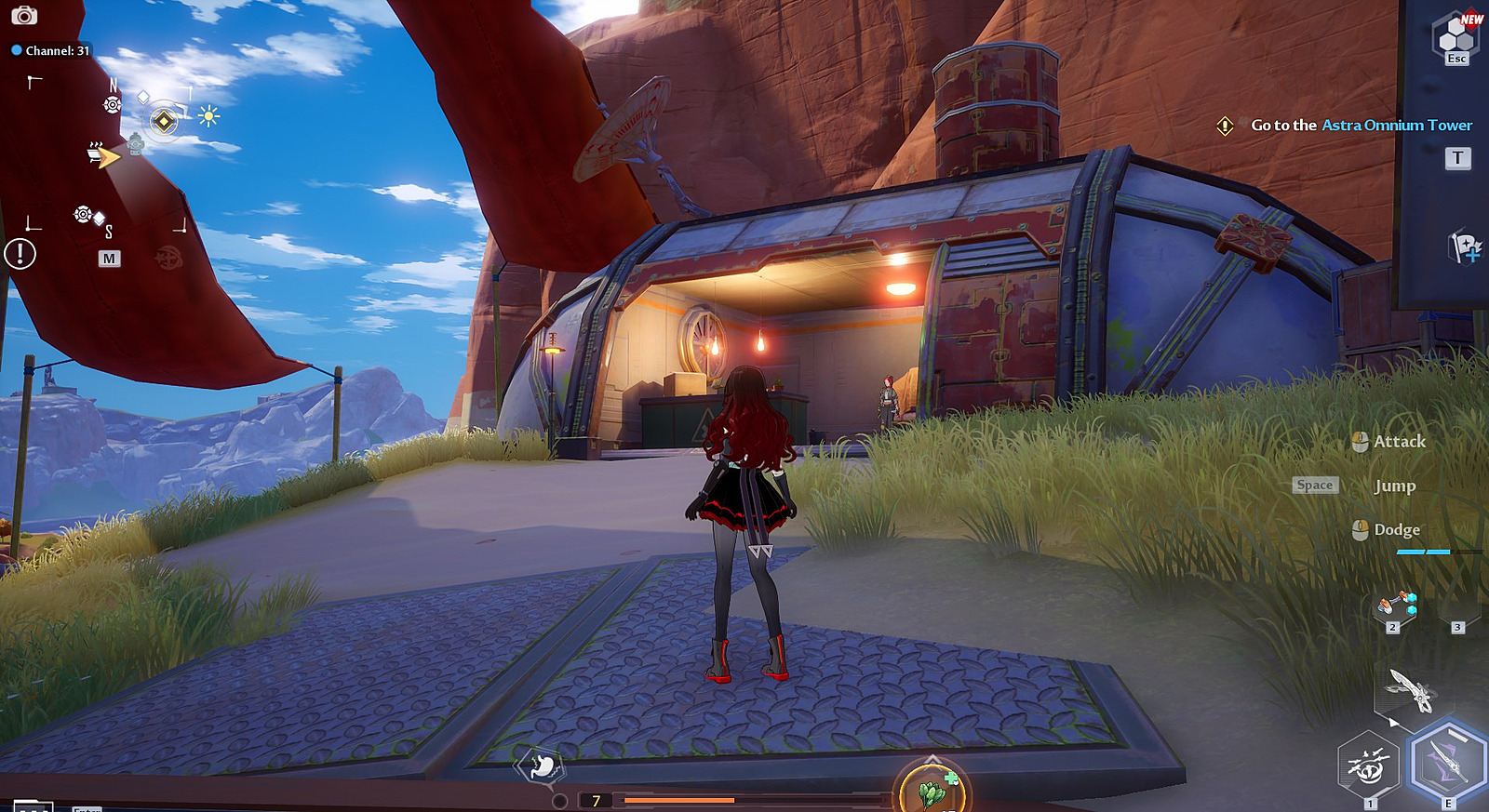This screenshot has height=812, width=1489.
Task: Switch channel via Channel: 31 indicator
Action: click(51, 51)
